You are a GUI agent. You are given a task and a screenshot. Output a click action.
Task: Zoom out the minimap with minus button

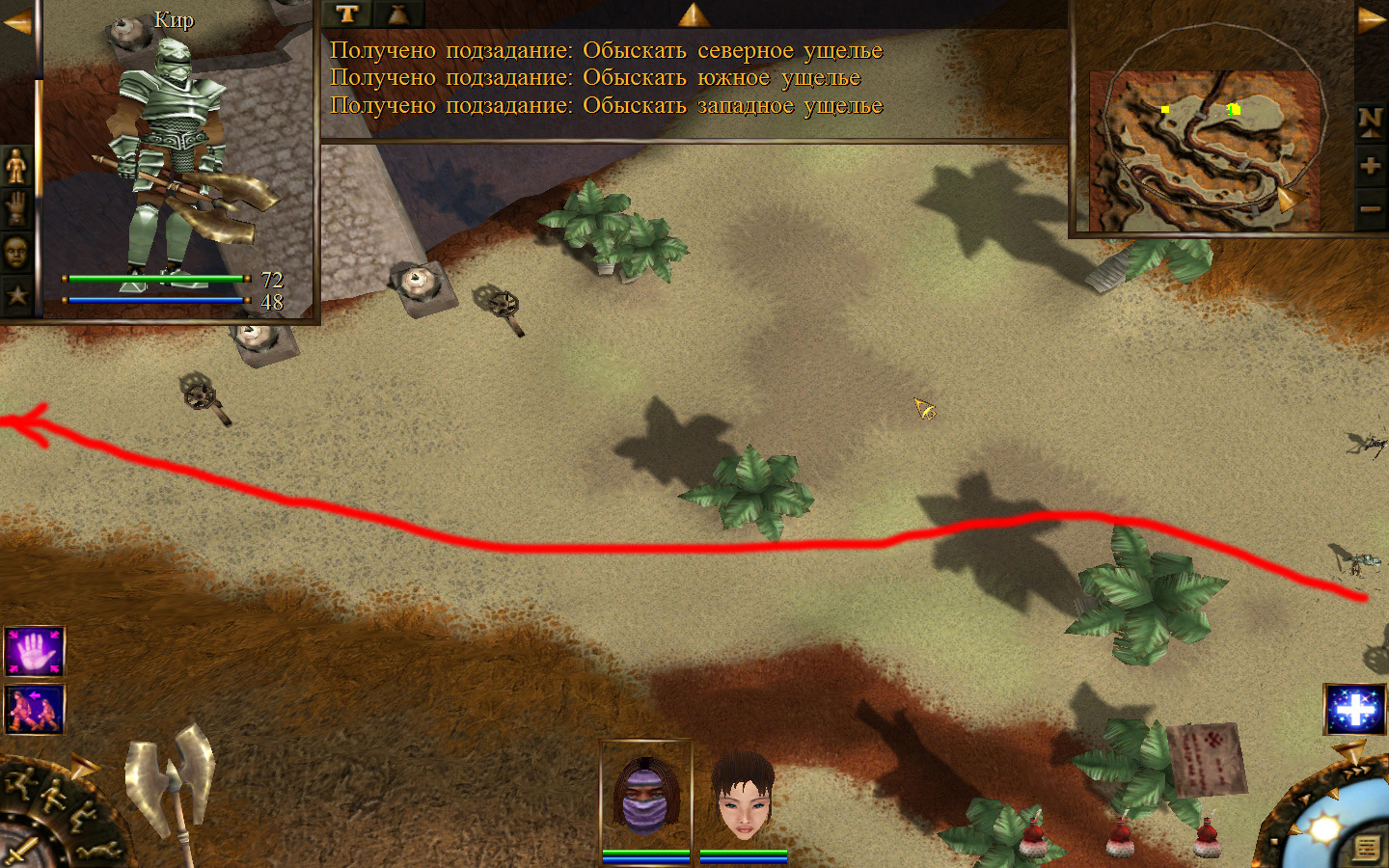click(1370, 208)
